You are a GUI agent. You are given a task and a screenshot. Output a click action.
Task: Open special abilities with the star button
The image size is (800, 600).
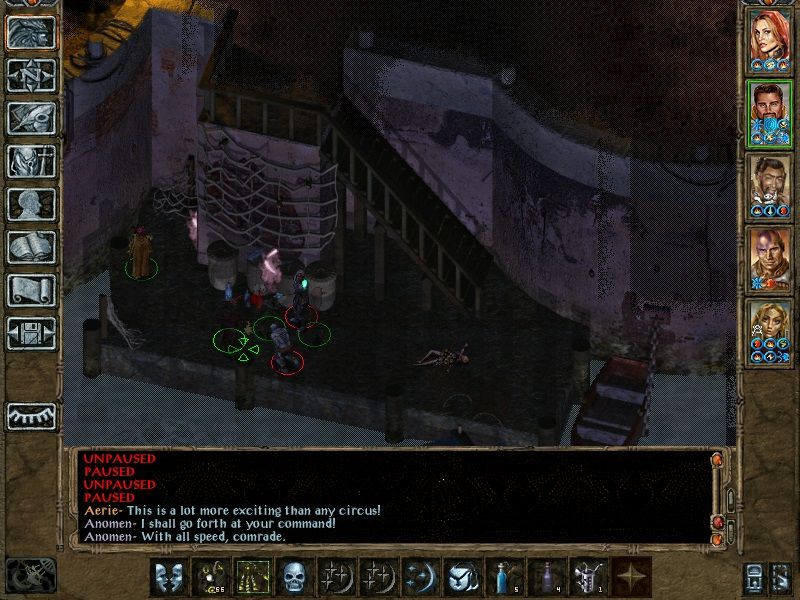tap(629, 577)
